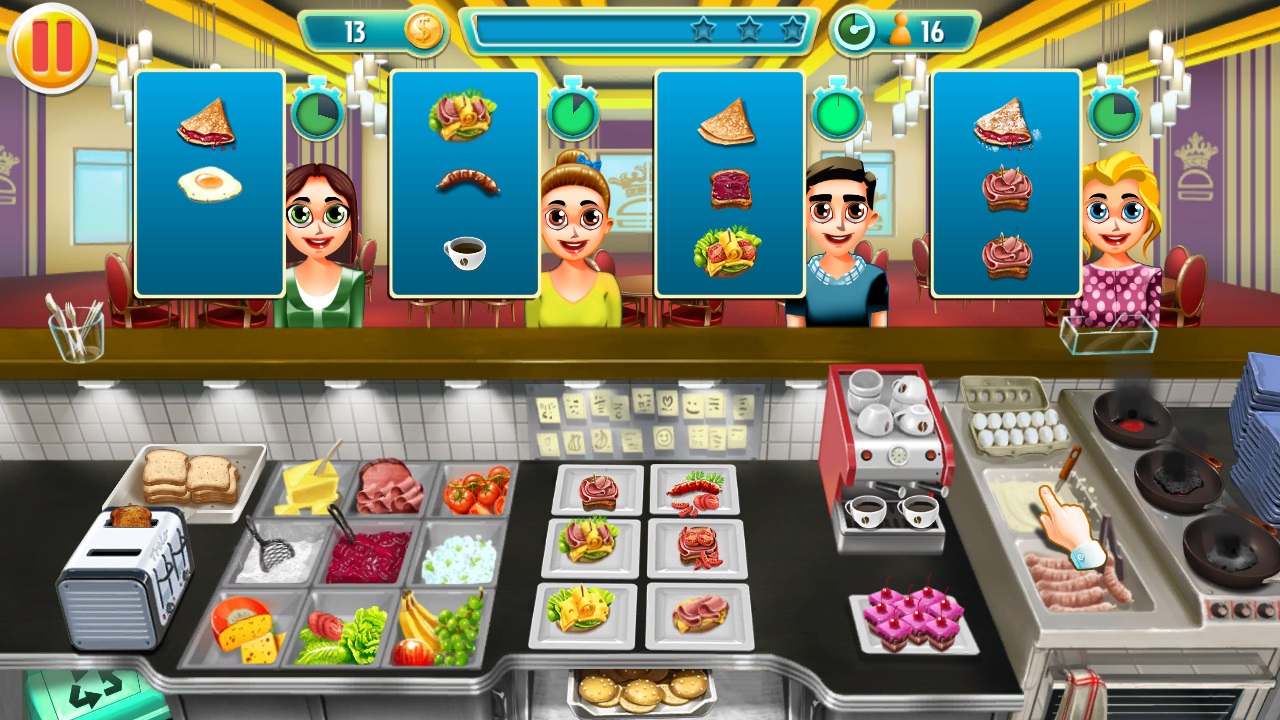Screen dimensions: 1280x720
Task: Open the third customer's order panel
Action: tap(731, 185)
